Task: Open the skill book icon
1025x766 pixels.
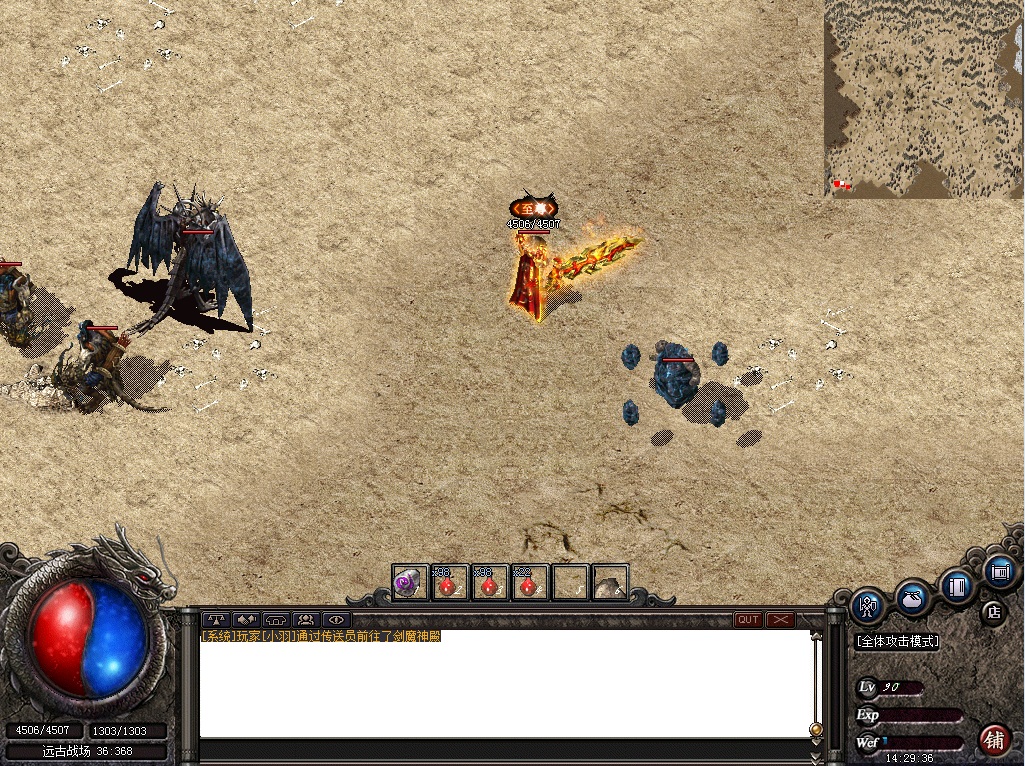Action: click(957, 584)
